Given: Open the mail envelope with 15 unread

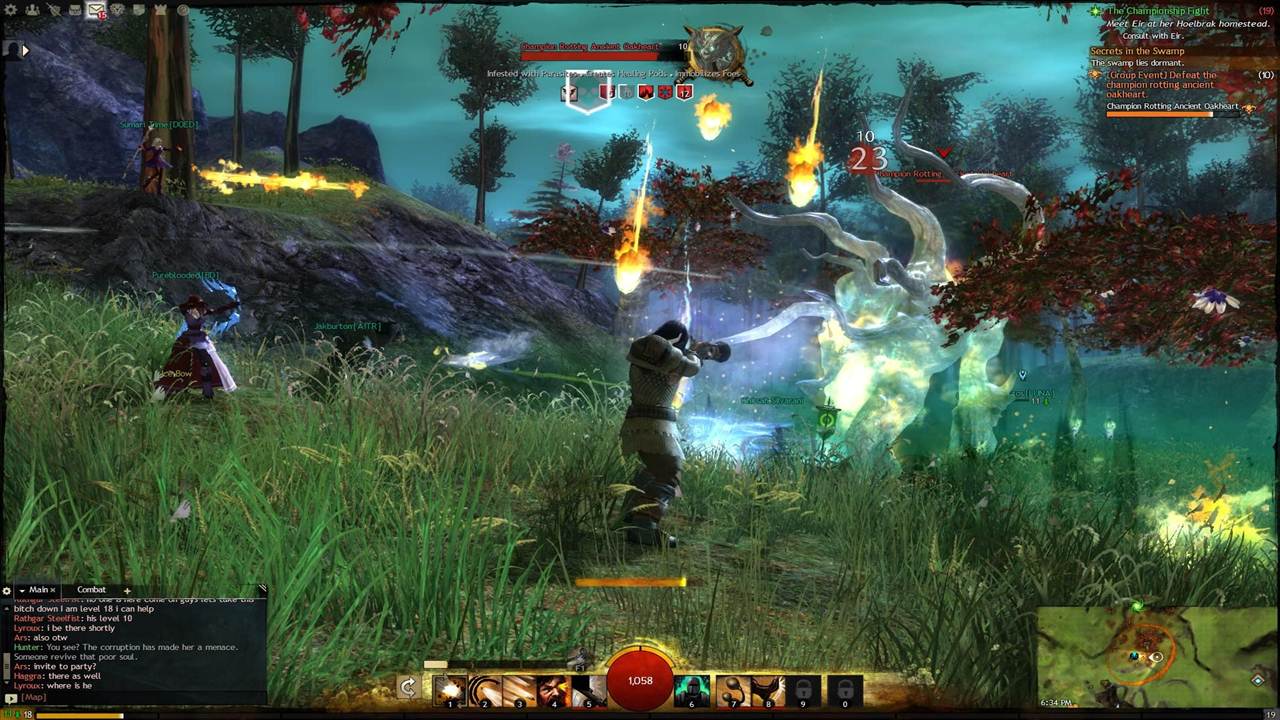Looking at the screenshot, I should 95,10.
